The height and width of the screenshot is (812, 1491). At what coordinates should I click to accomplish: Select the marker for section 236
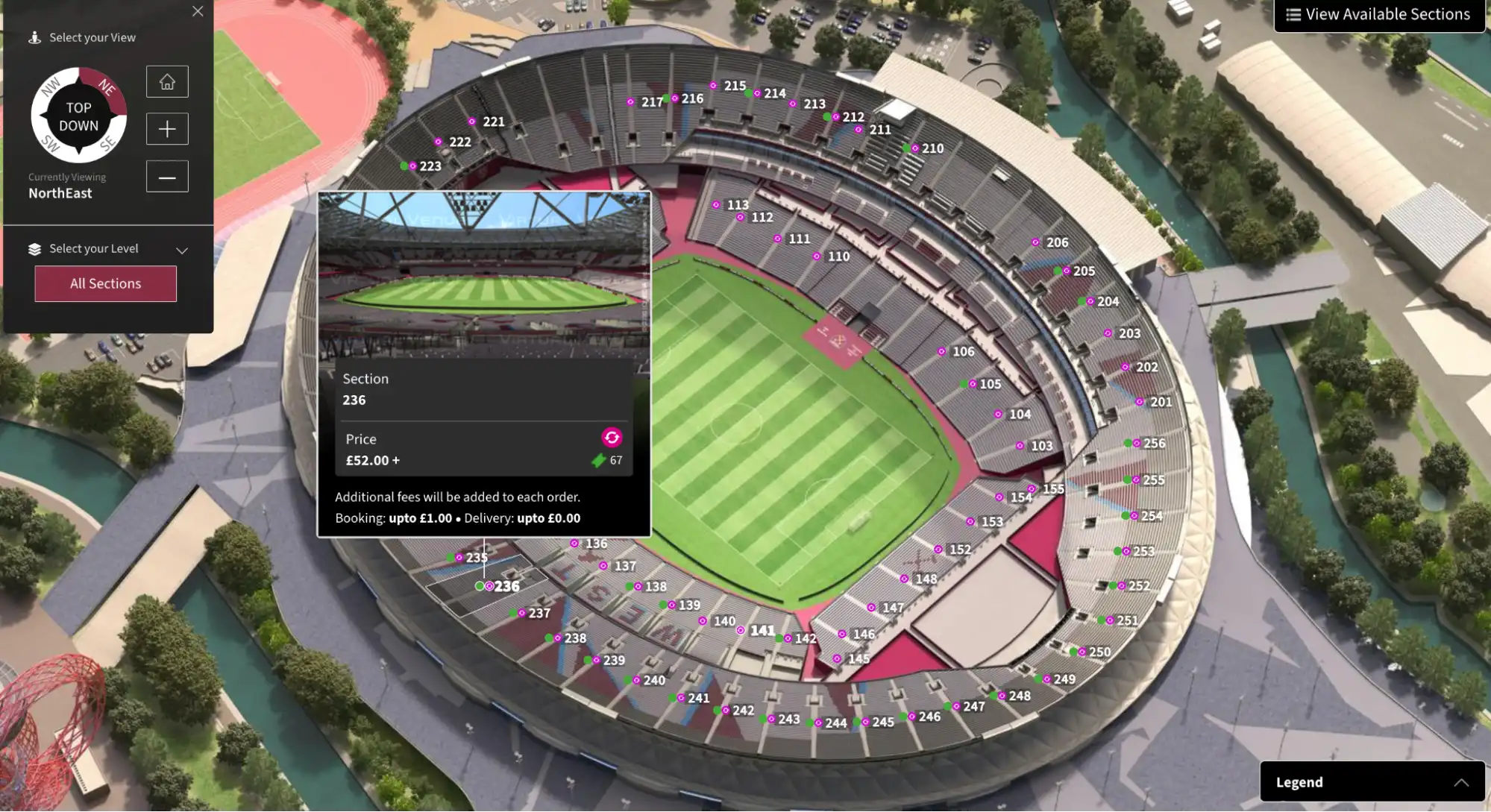click(489, 585)
